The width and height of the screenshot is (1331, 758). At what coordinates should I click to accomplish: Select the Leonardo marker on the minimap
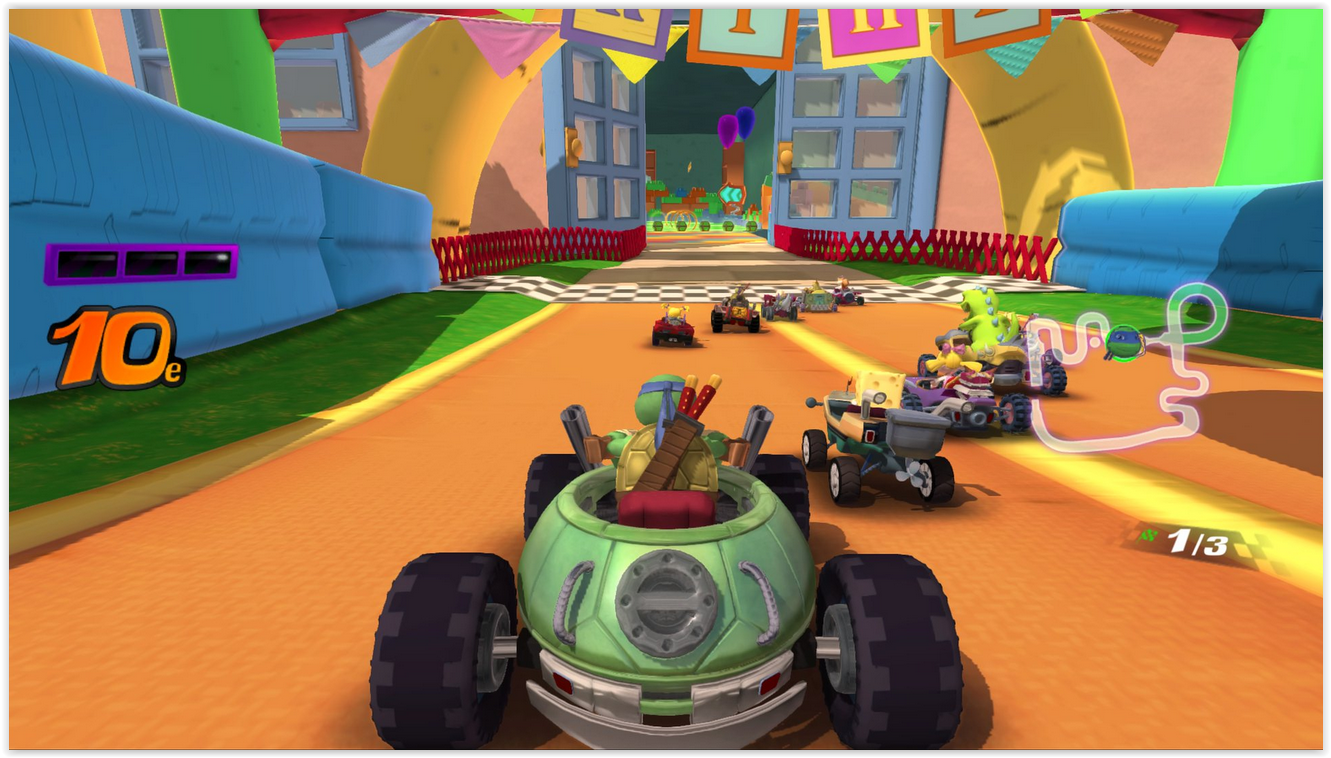pyautogui.click(x=1125, y=343)
